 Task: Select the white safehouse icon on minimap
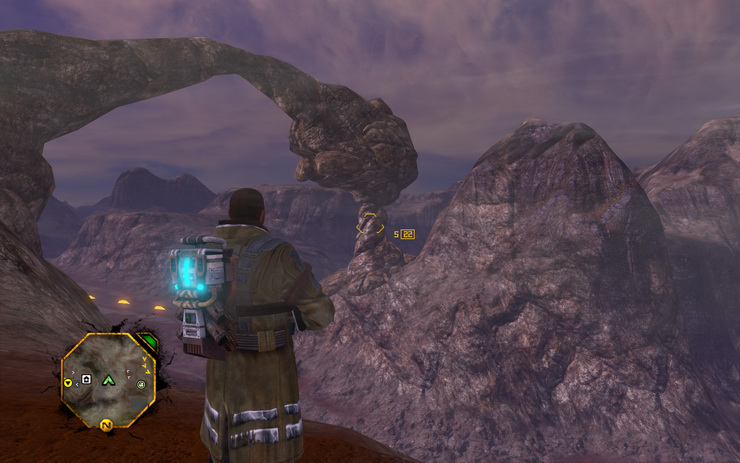coord(87,380)
